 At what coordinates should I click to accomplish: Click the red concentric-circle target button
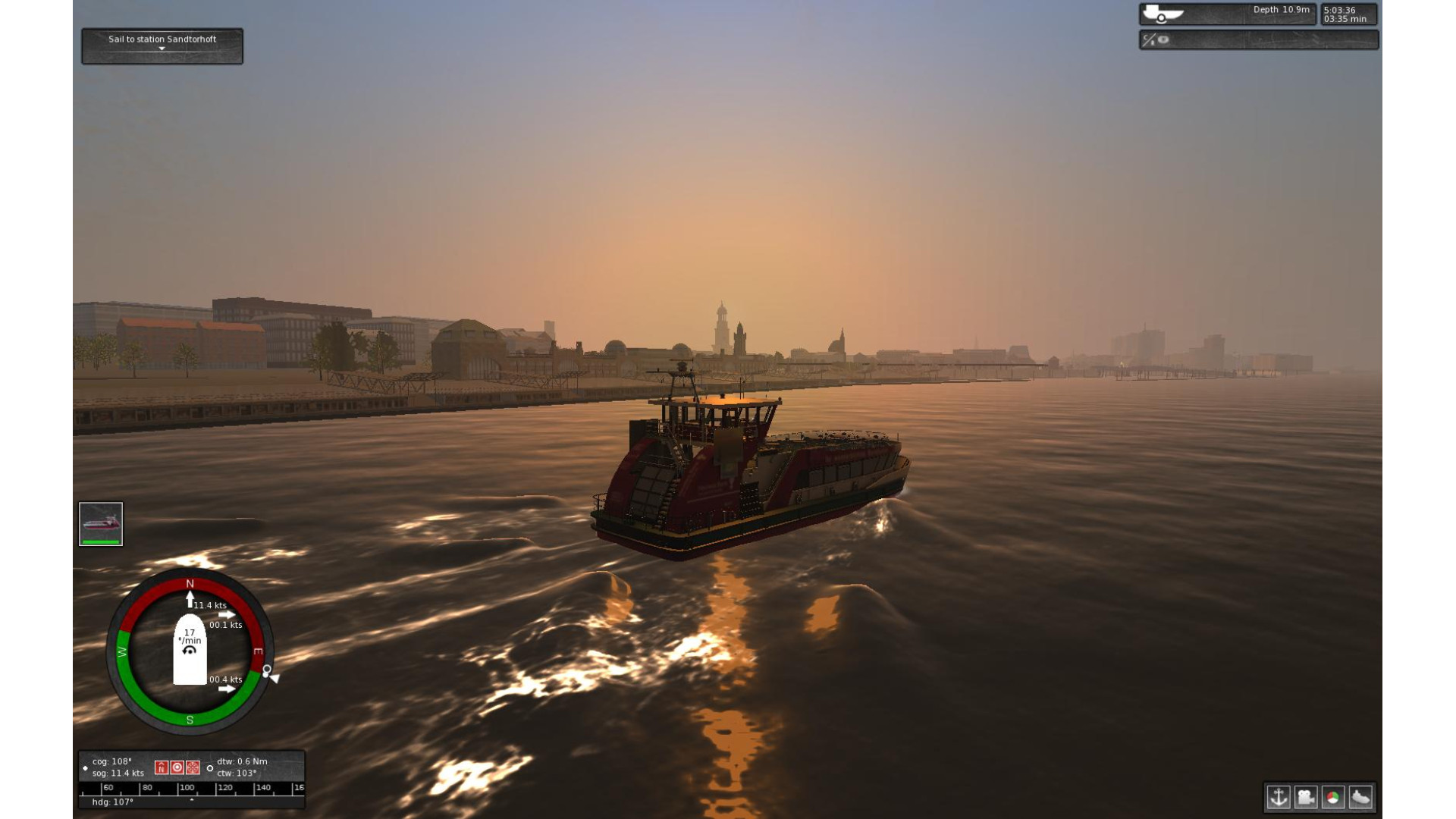pyautogui.click(x=177, y=767)
